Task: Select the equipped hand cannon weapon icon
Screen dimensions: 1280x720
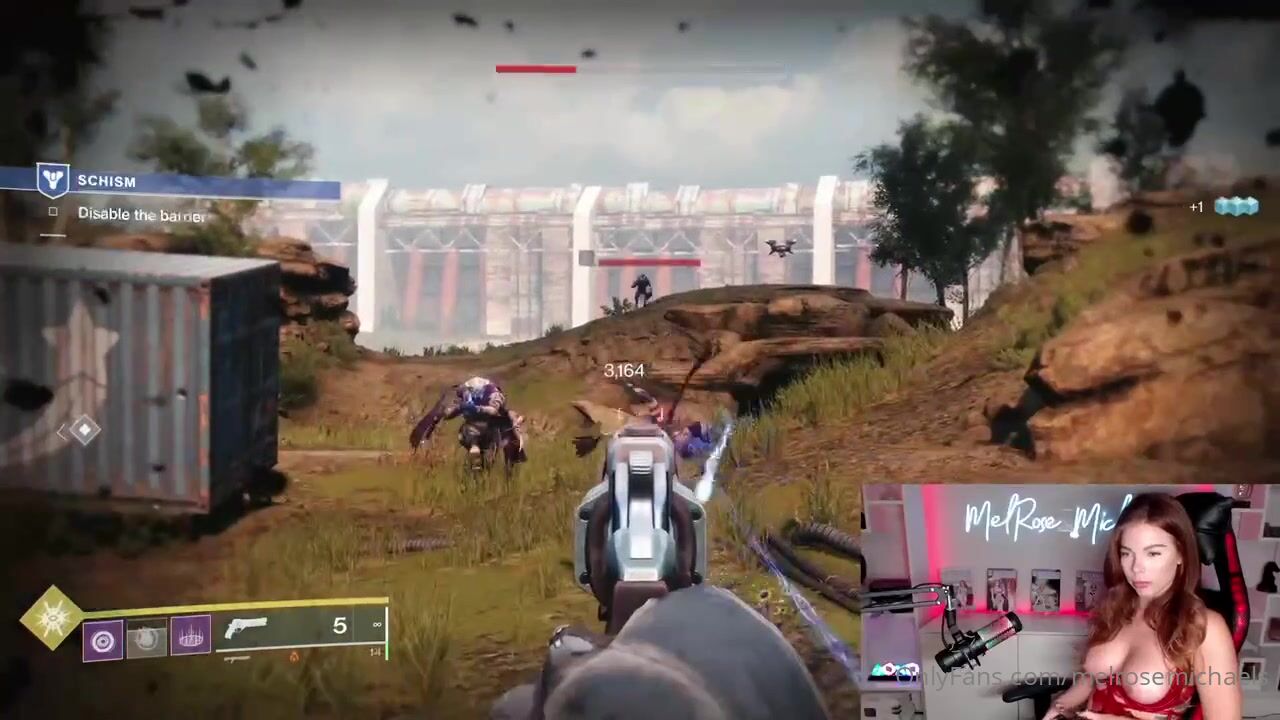Action: [247, 629]
